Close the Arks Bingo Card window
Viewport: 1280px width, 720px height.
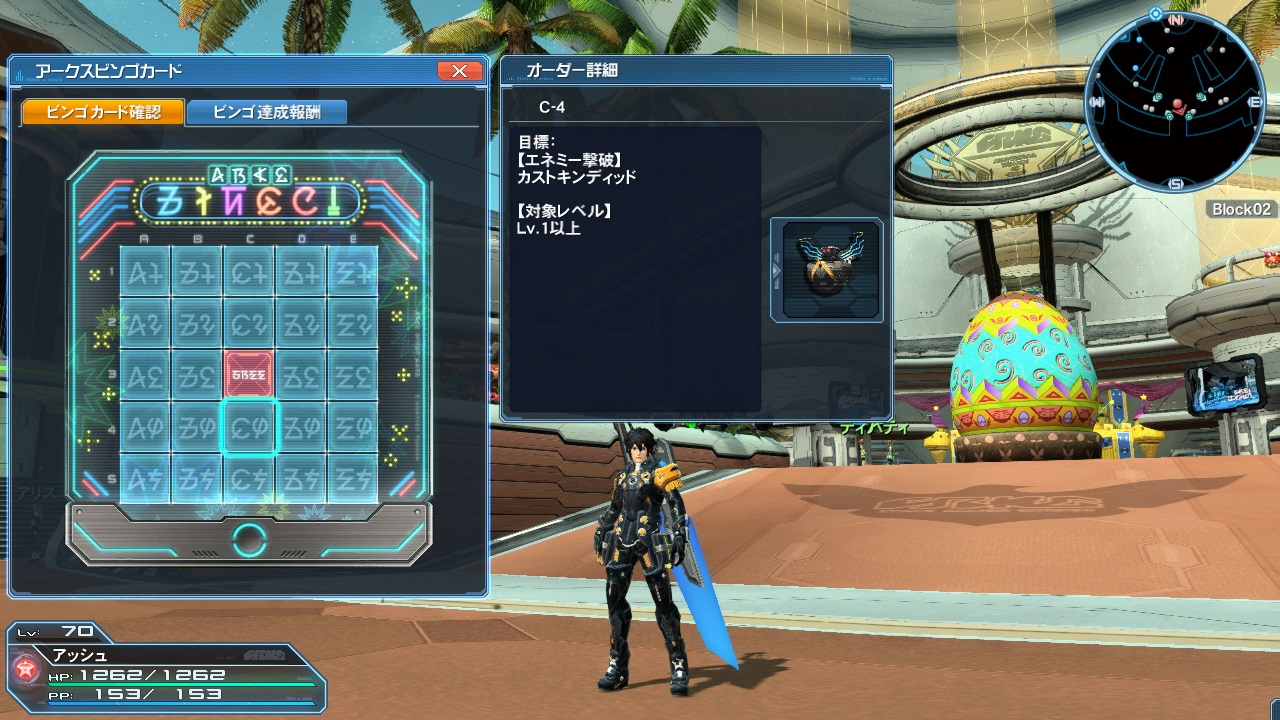[459, 71]
